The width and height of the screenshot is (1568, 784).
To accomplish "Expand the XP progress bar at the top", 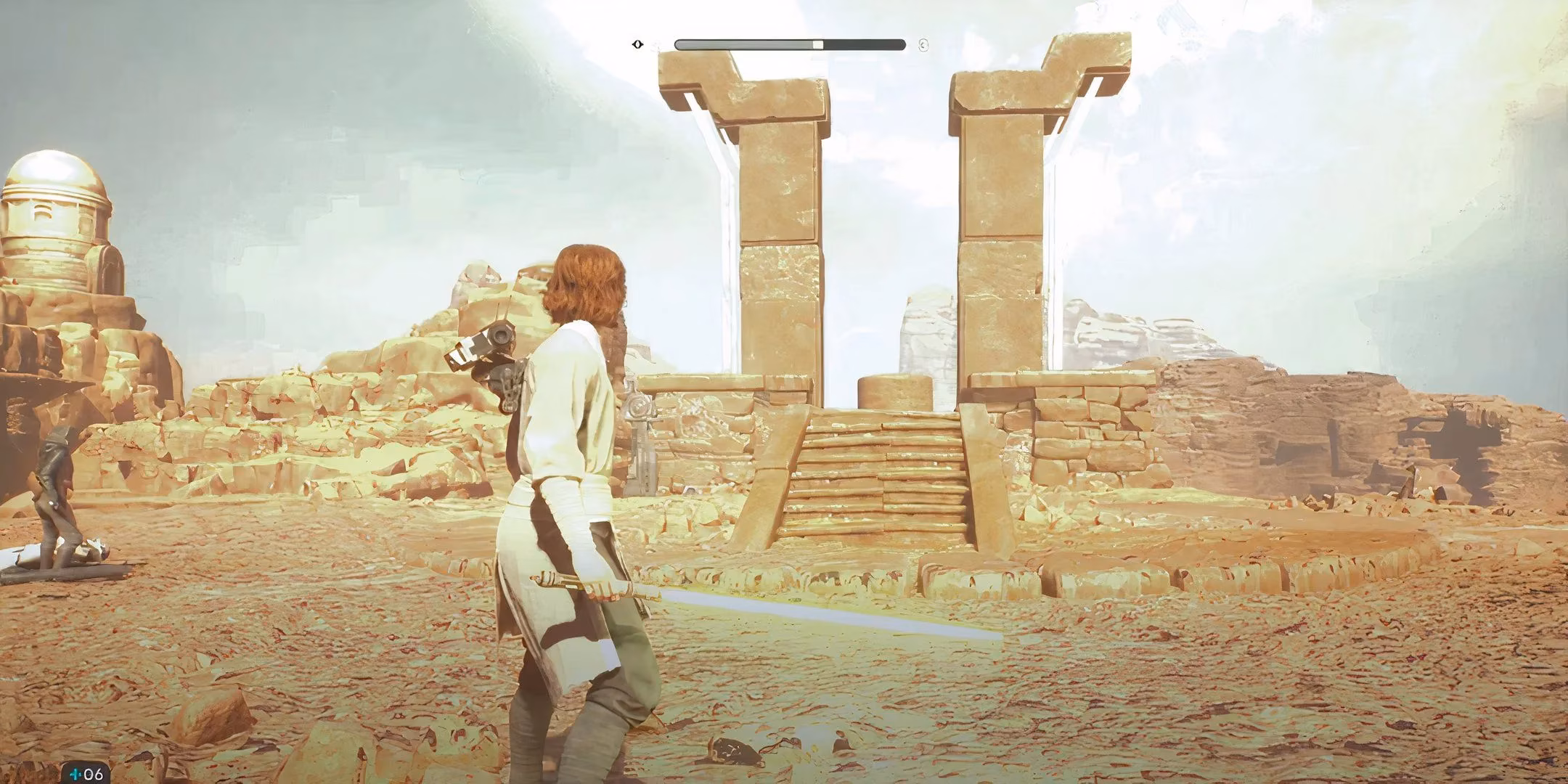I will tap(788, 44).
